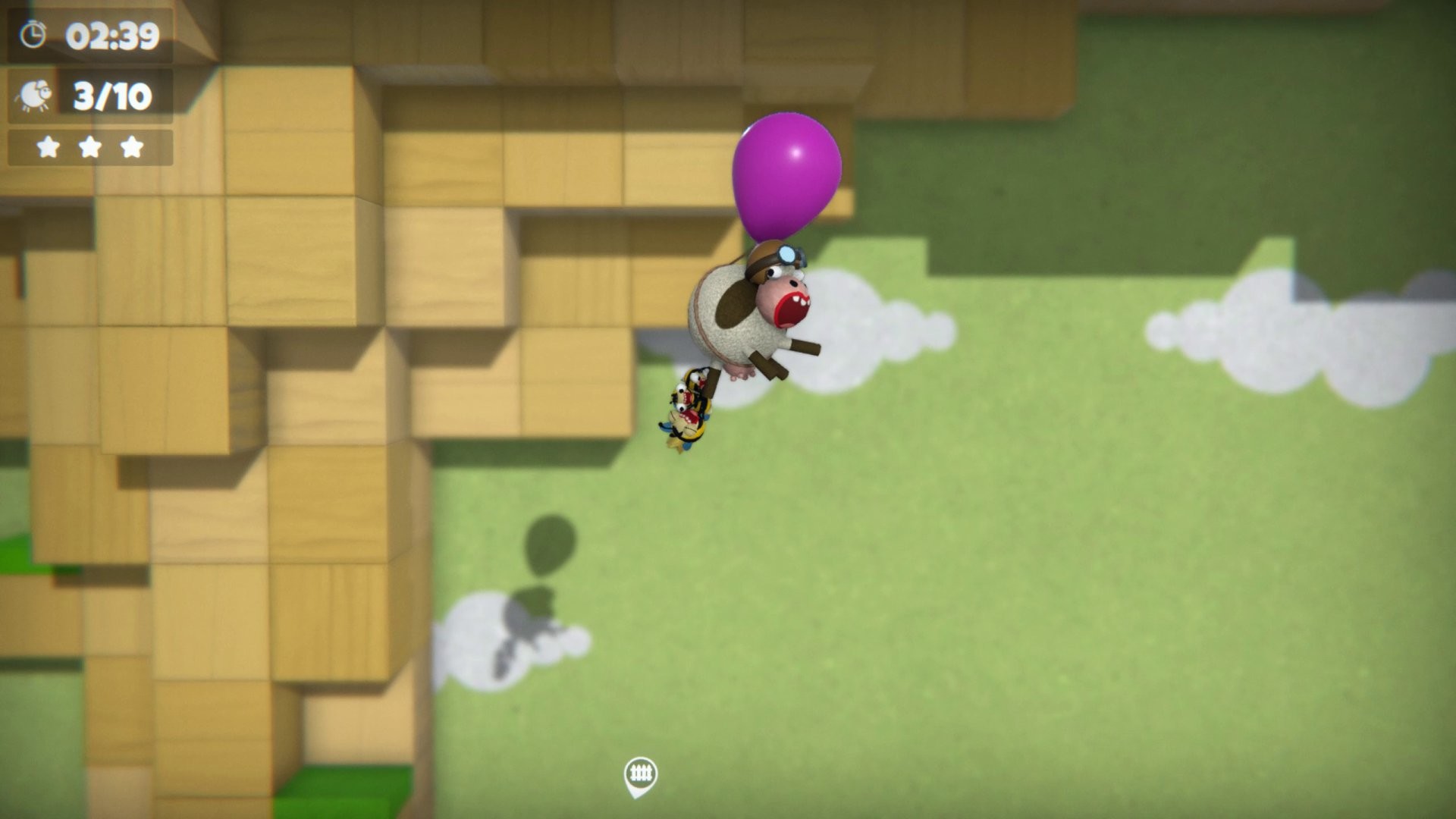The width and height of the screenshot is (1456, 819).
Task: Click the pilot helmet on the sheep
Action: [767, 258]
